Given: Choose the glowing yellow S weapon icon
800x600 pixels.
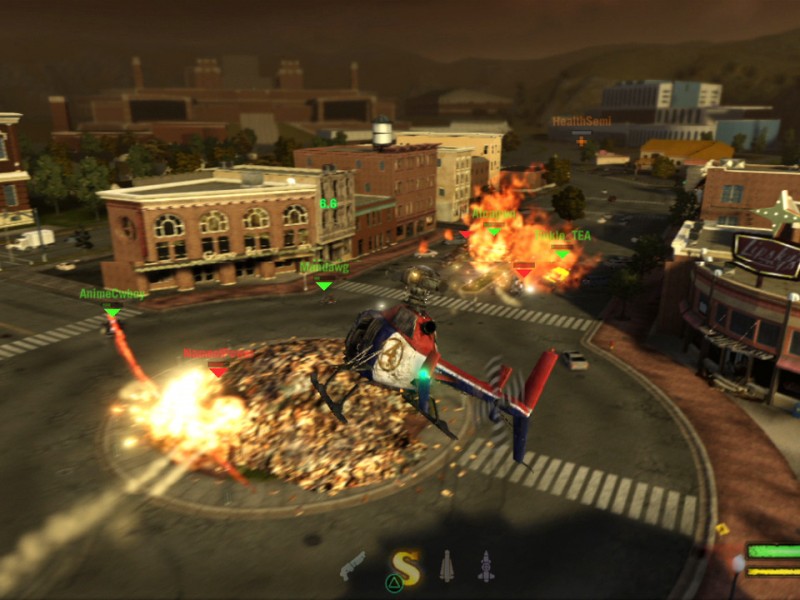Looking at the screenshot, I should [404, 567].
